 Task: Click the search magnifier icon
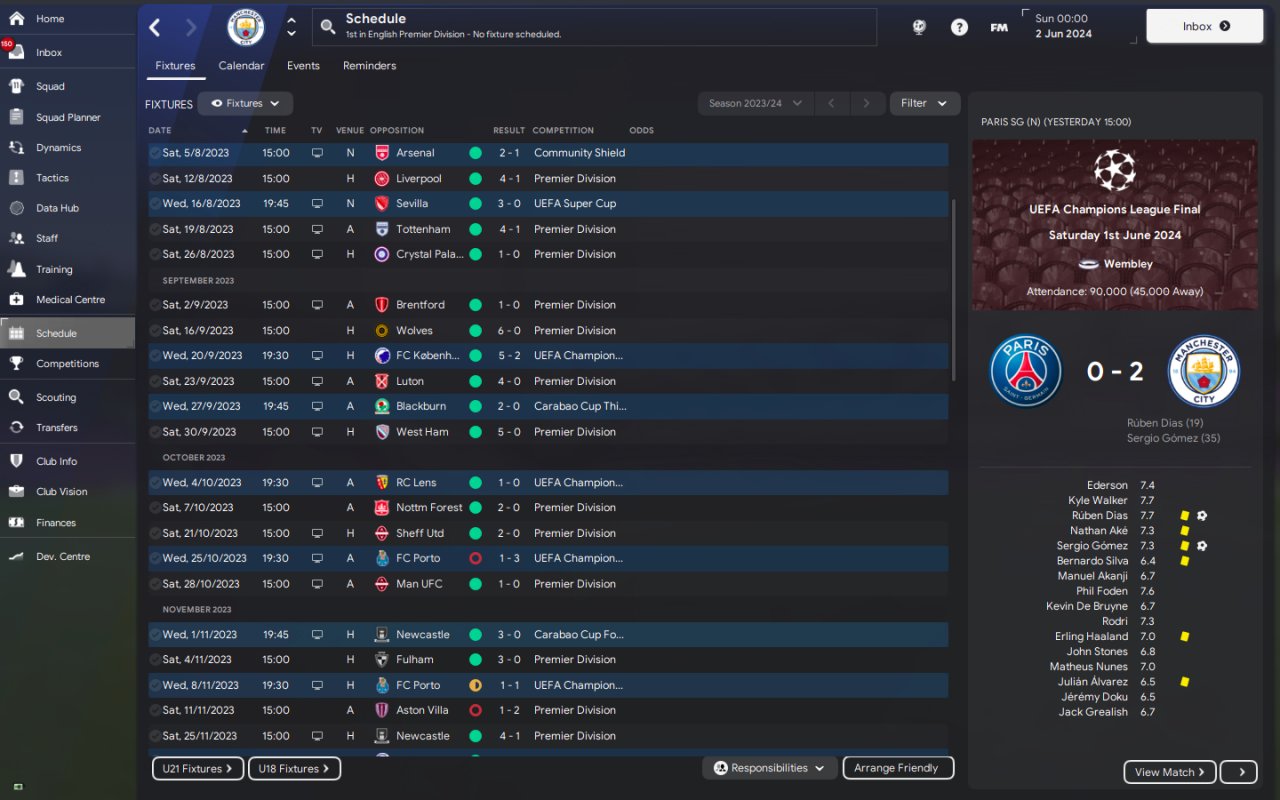(x=328, y=27)
